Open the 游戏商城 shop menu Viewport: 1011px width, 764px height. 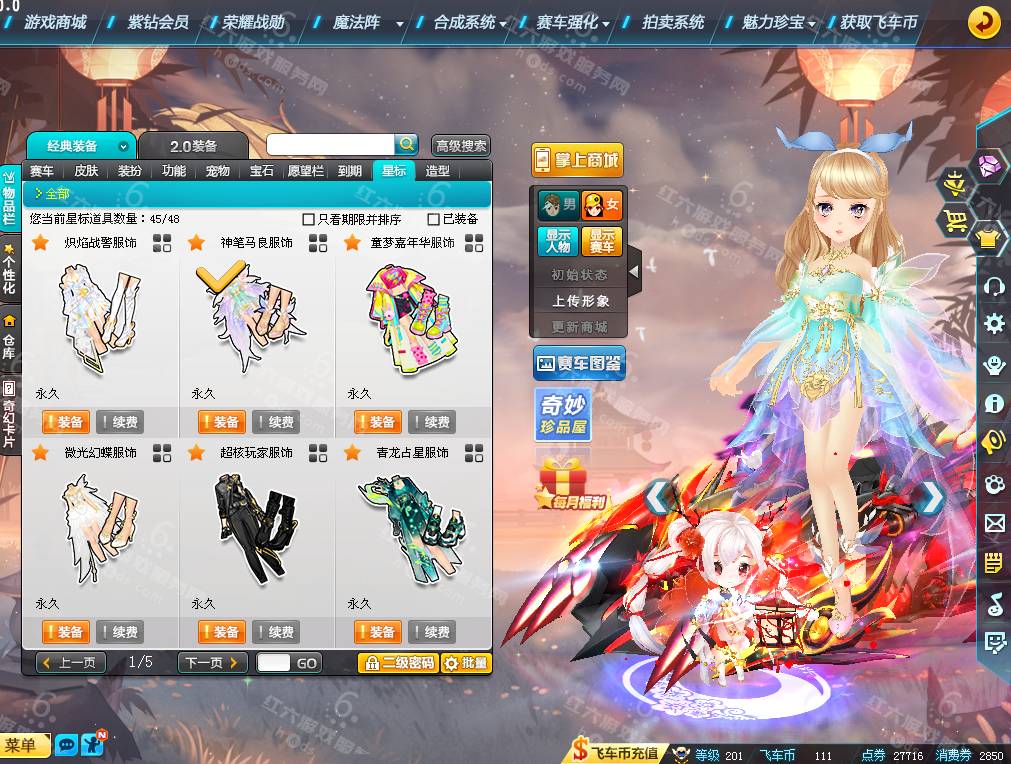click(x=55, y=22)
